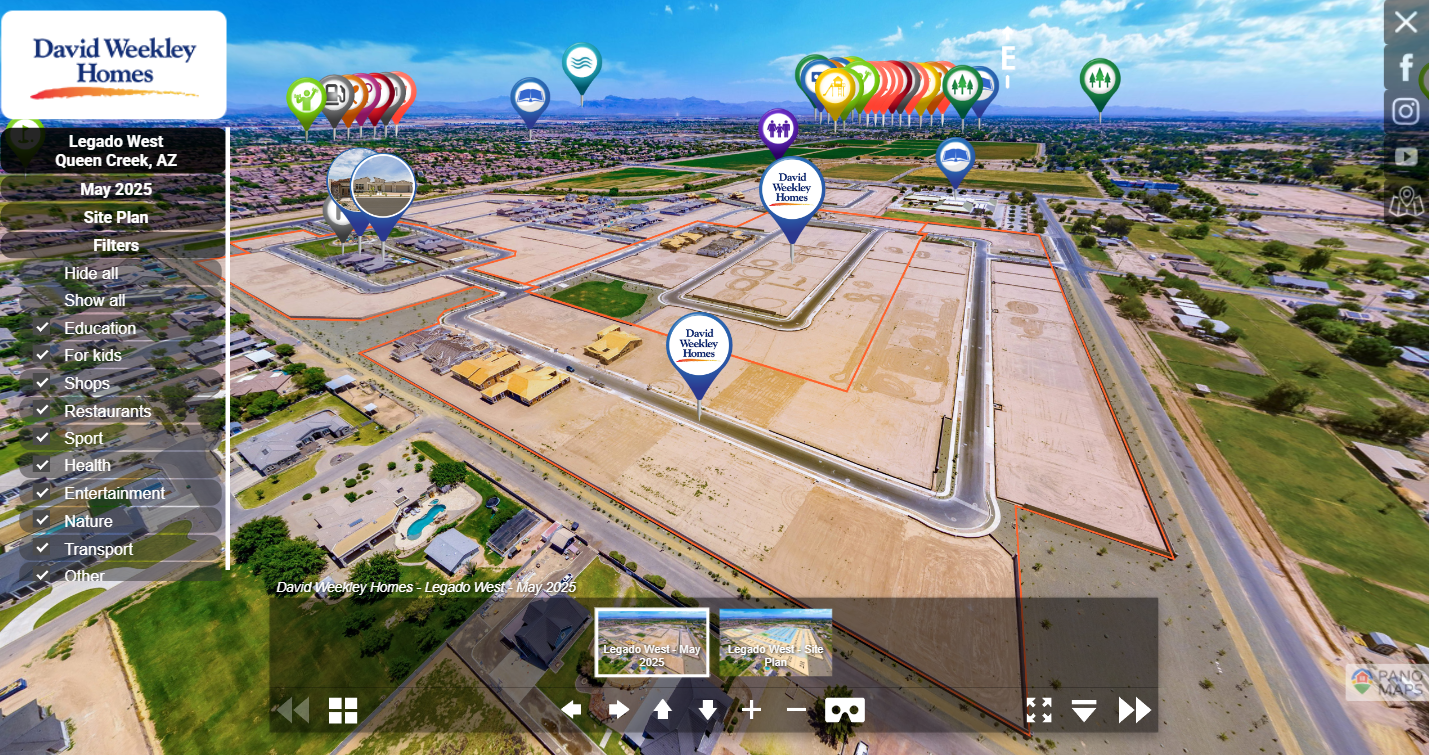
Task: Enter fullscreen with the expand icon
Action: pyautogui.click(x=1039, y=710)
